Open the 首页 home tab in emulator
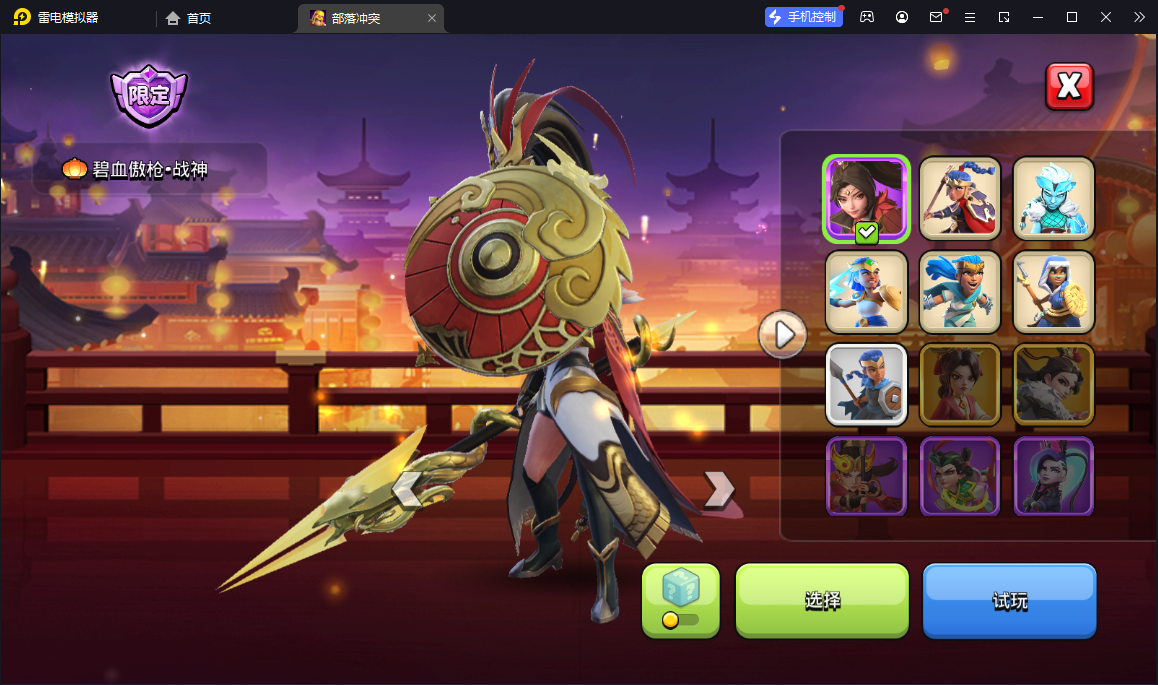The height and width of the screenshot is (685, 1158). point(189,18)
